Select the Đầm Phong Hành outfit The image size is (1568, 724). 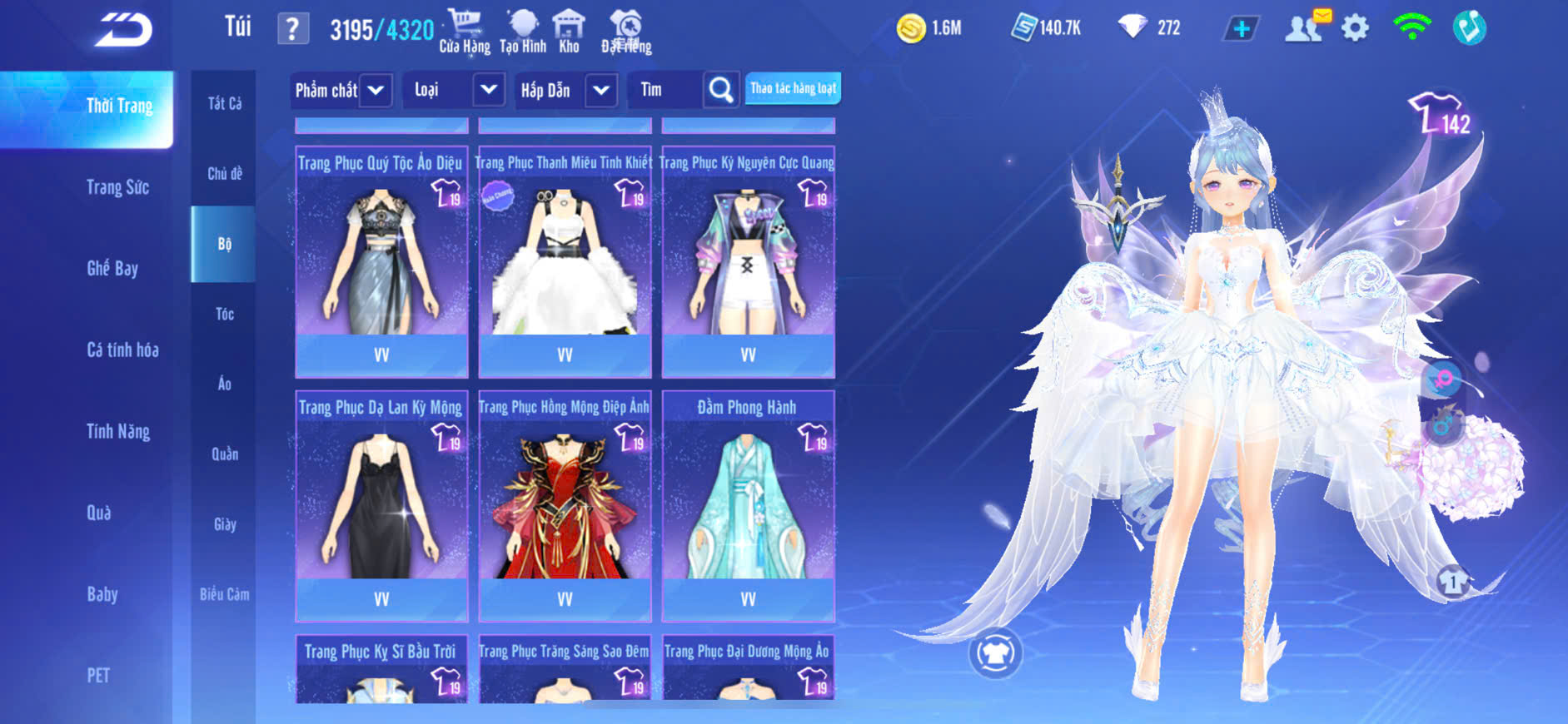click(x=748, y=505)
